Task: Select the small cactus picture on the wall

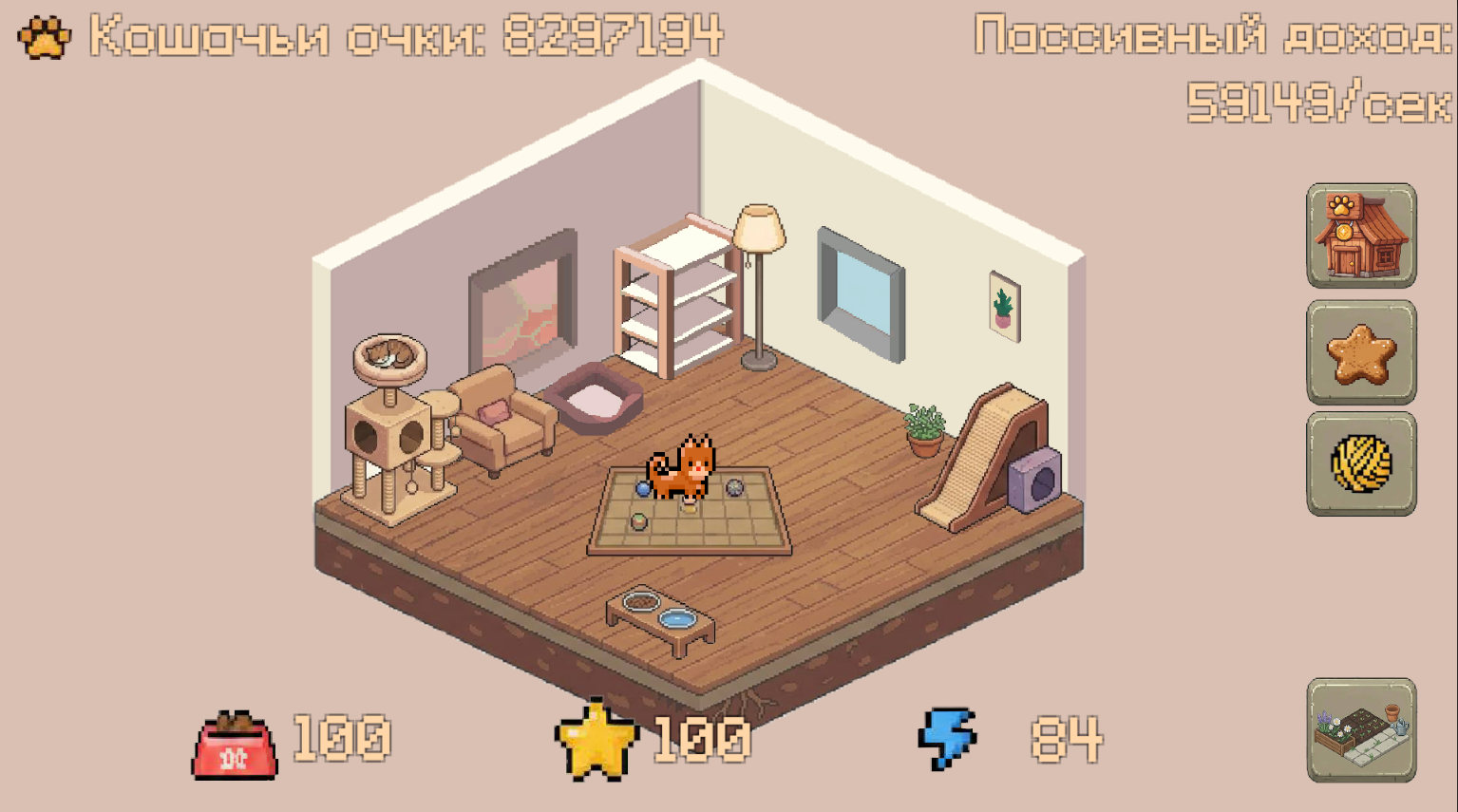Action: tap(1004, 306)
